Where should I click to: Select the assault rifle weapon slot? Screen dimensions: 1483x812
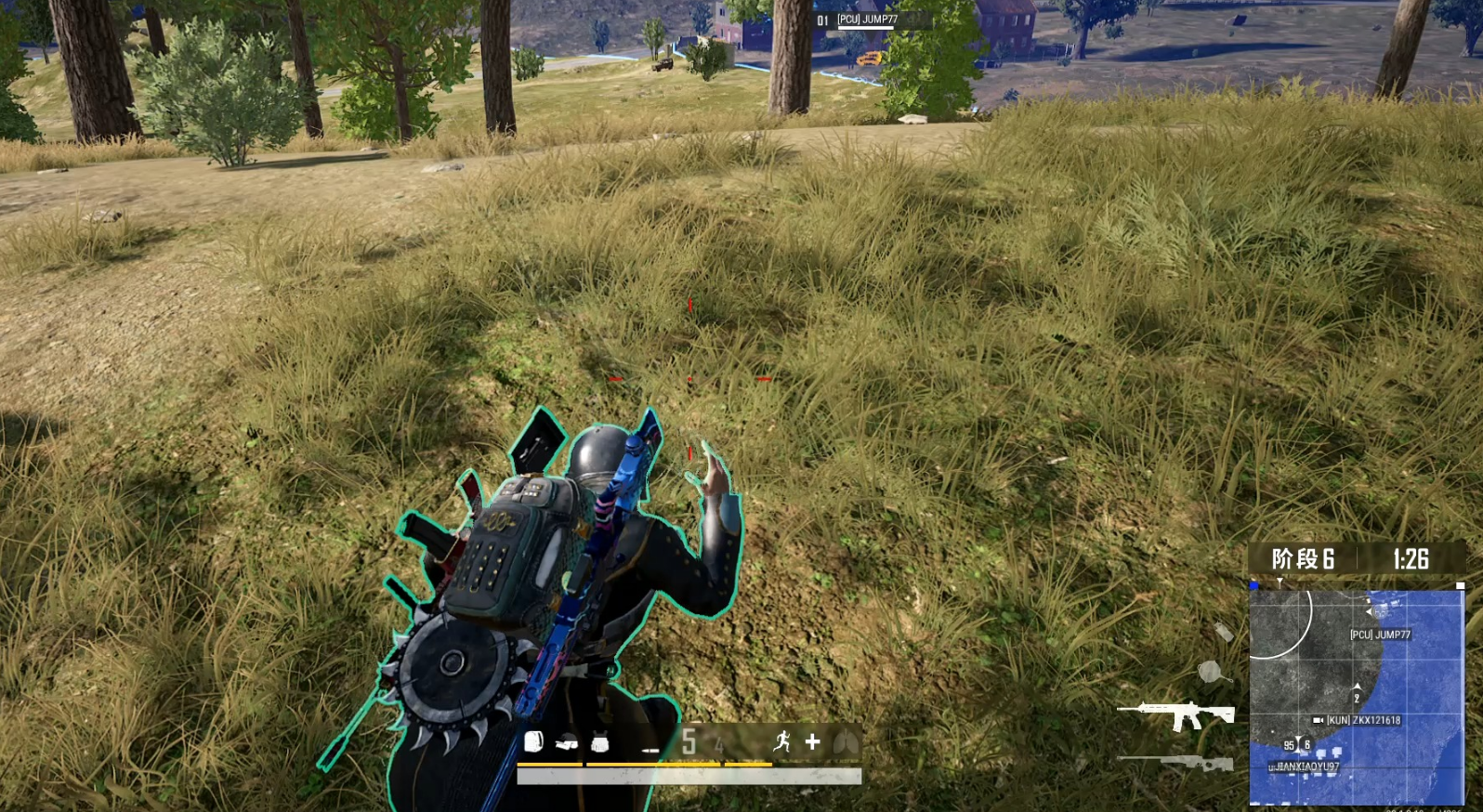1176,715
